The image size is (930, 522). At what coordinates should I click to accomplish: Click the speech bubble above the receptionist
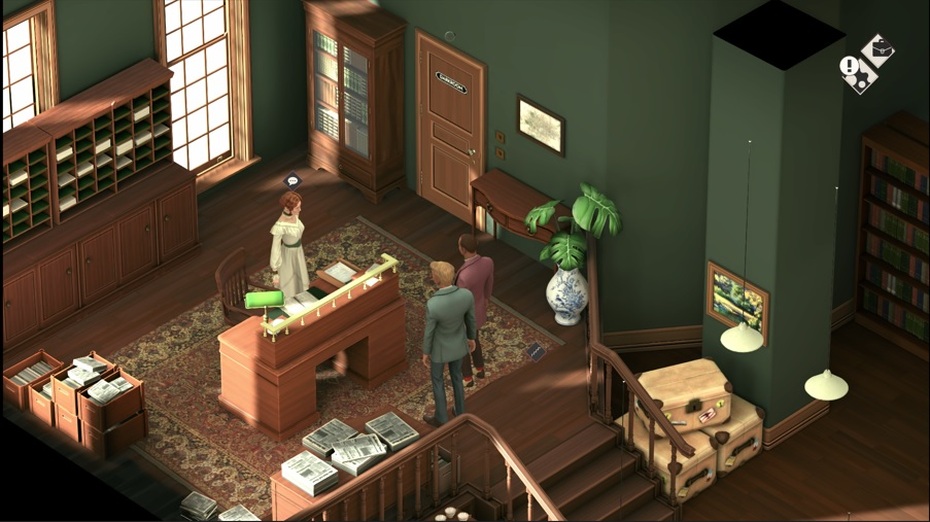(x=292, y=181)
